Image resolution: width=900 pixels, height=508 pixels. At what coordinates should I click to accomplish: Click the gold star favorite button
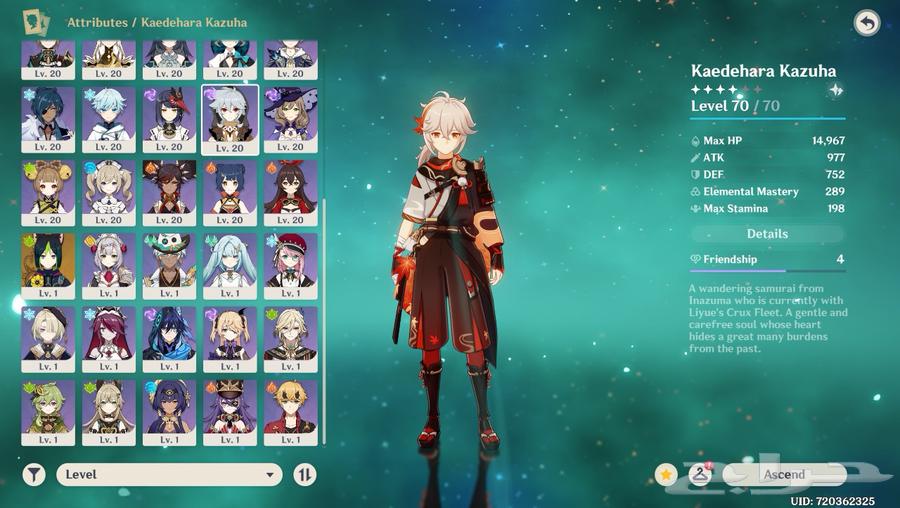point(666,474)
